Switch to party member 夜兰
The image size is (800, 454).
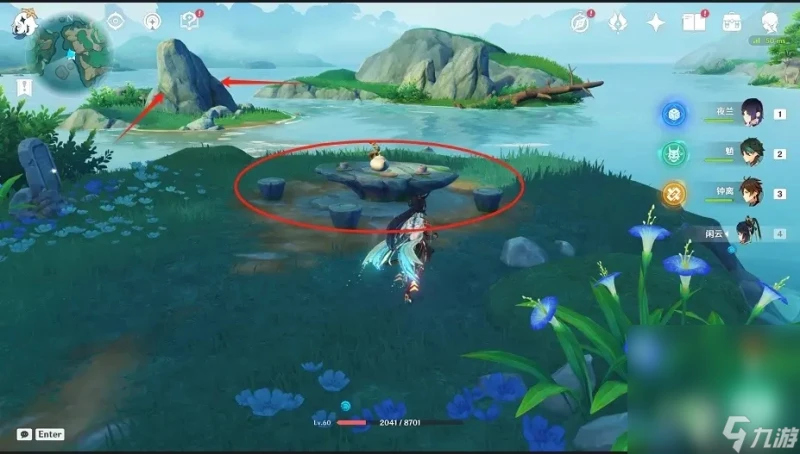coord(750,113)
